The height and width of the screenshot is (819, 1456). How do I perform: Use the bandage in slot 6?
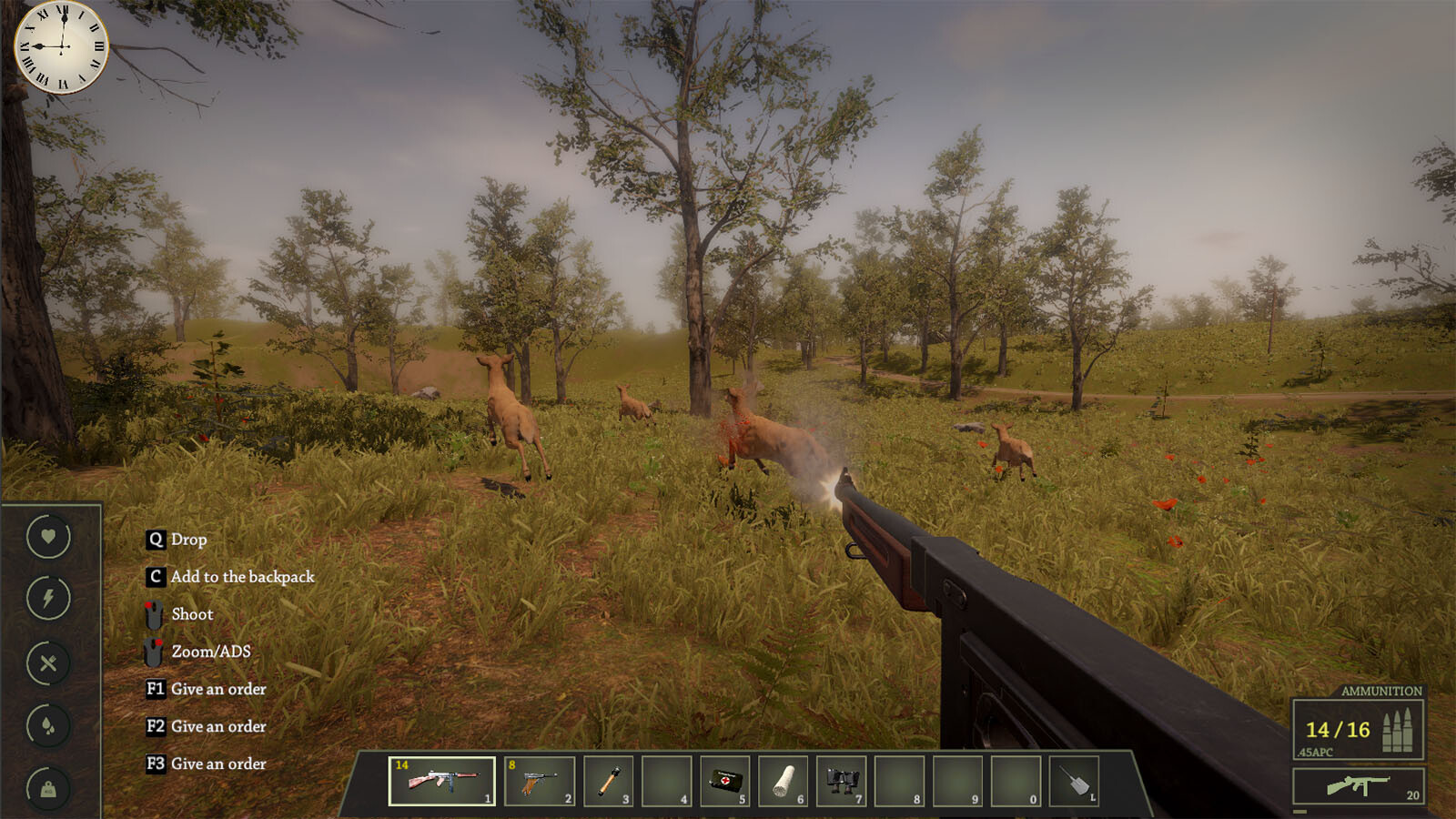[784, 780]
